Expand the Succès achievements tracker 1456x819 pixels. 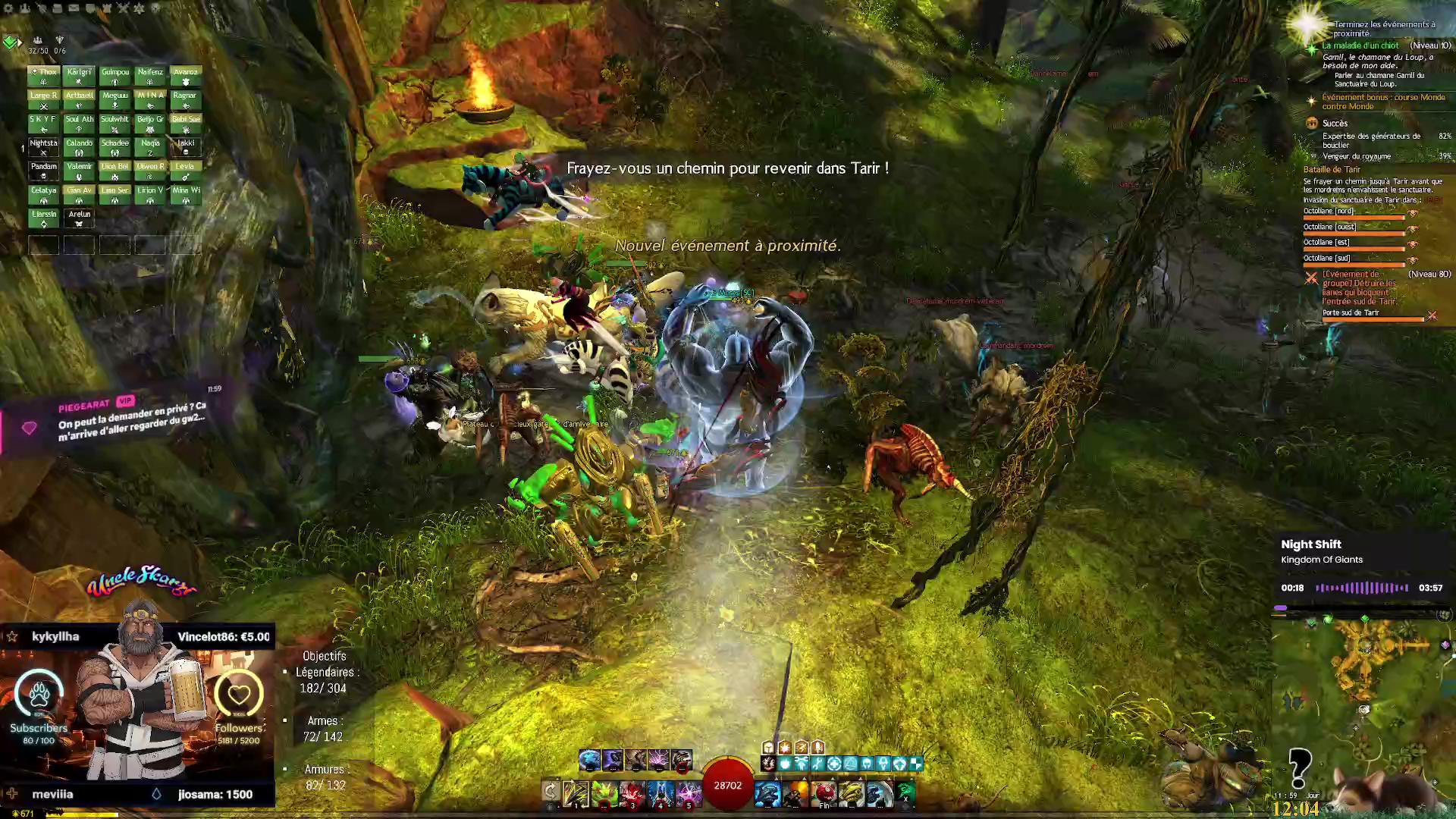coord(1335,124)
